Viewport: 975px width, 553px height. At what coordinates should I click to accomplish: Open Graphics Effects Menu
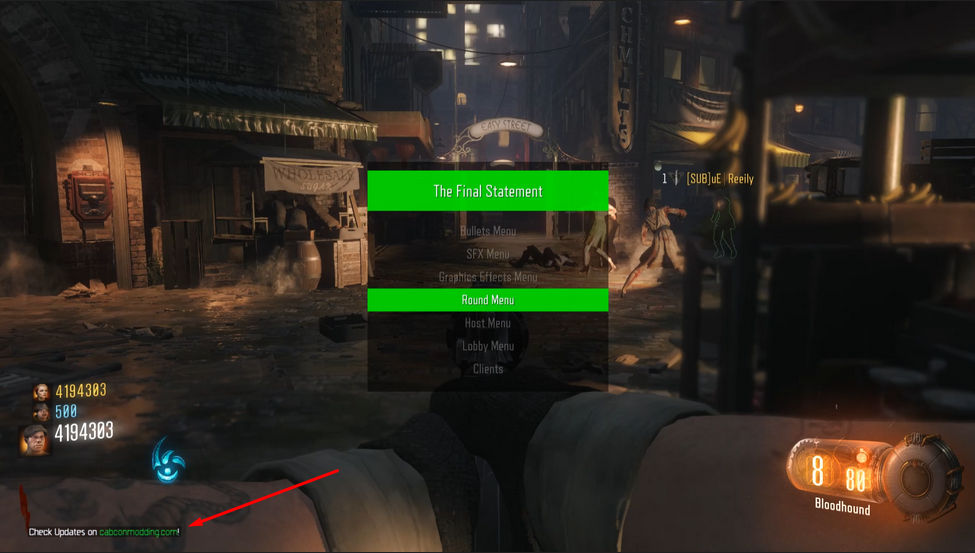point(488,277)
